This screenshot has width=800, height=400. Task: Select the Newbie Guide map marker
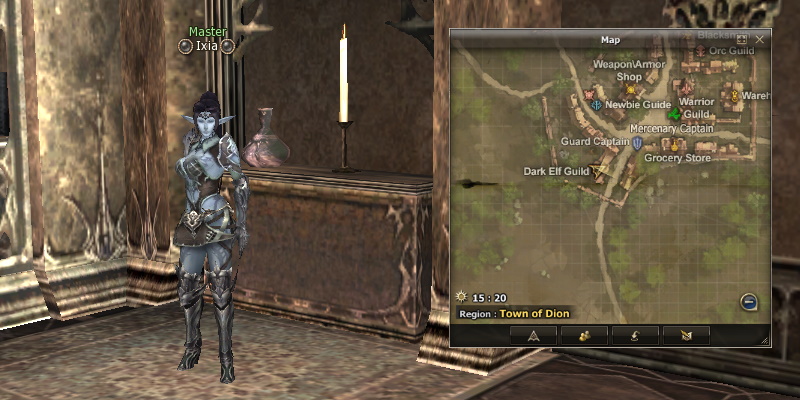(x=597, y=104)
